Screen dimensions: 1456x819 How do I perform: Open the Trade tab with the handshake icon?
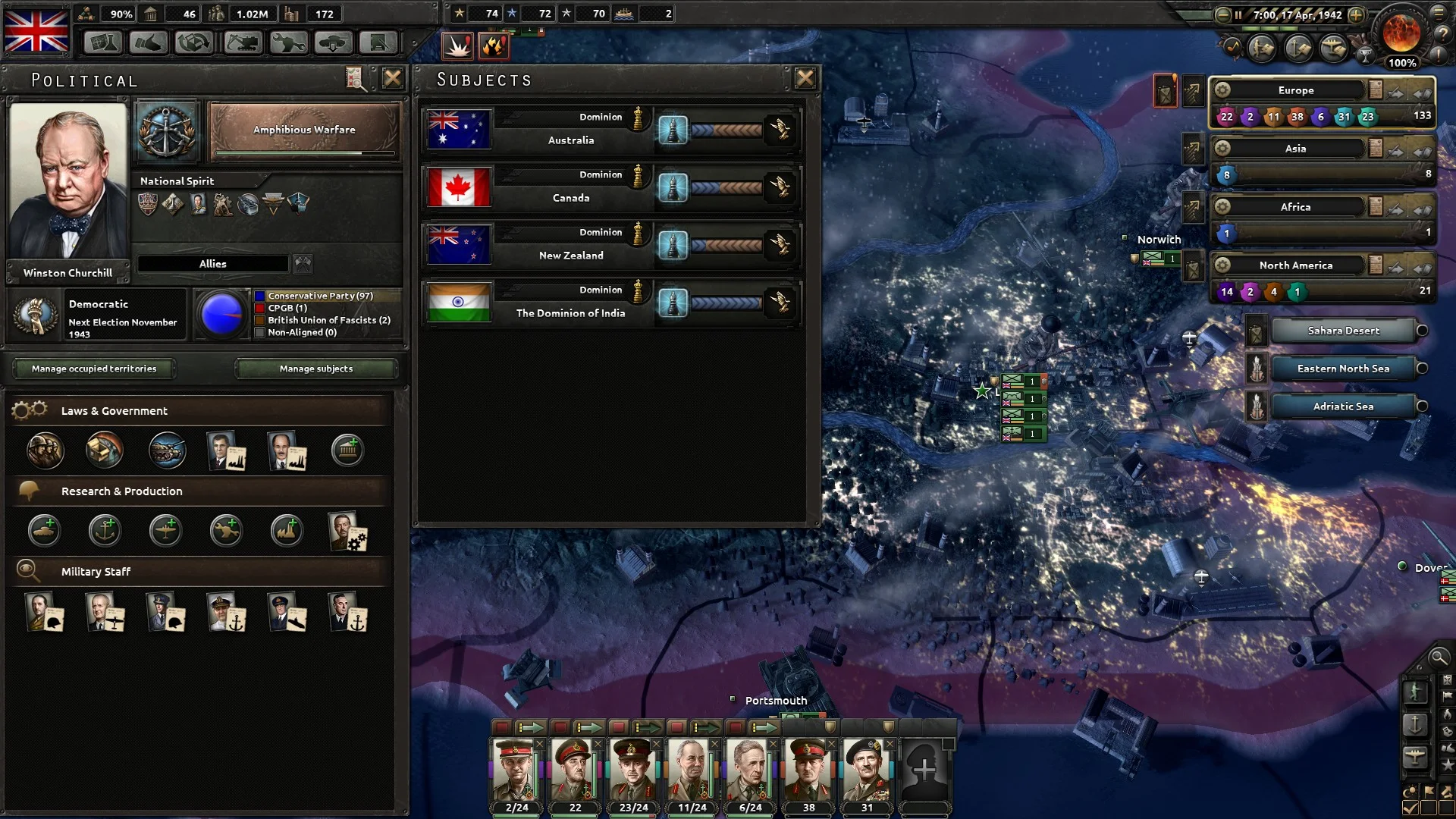click(149, 42)
